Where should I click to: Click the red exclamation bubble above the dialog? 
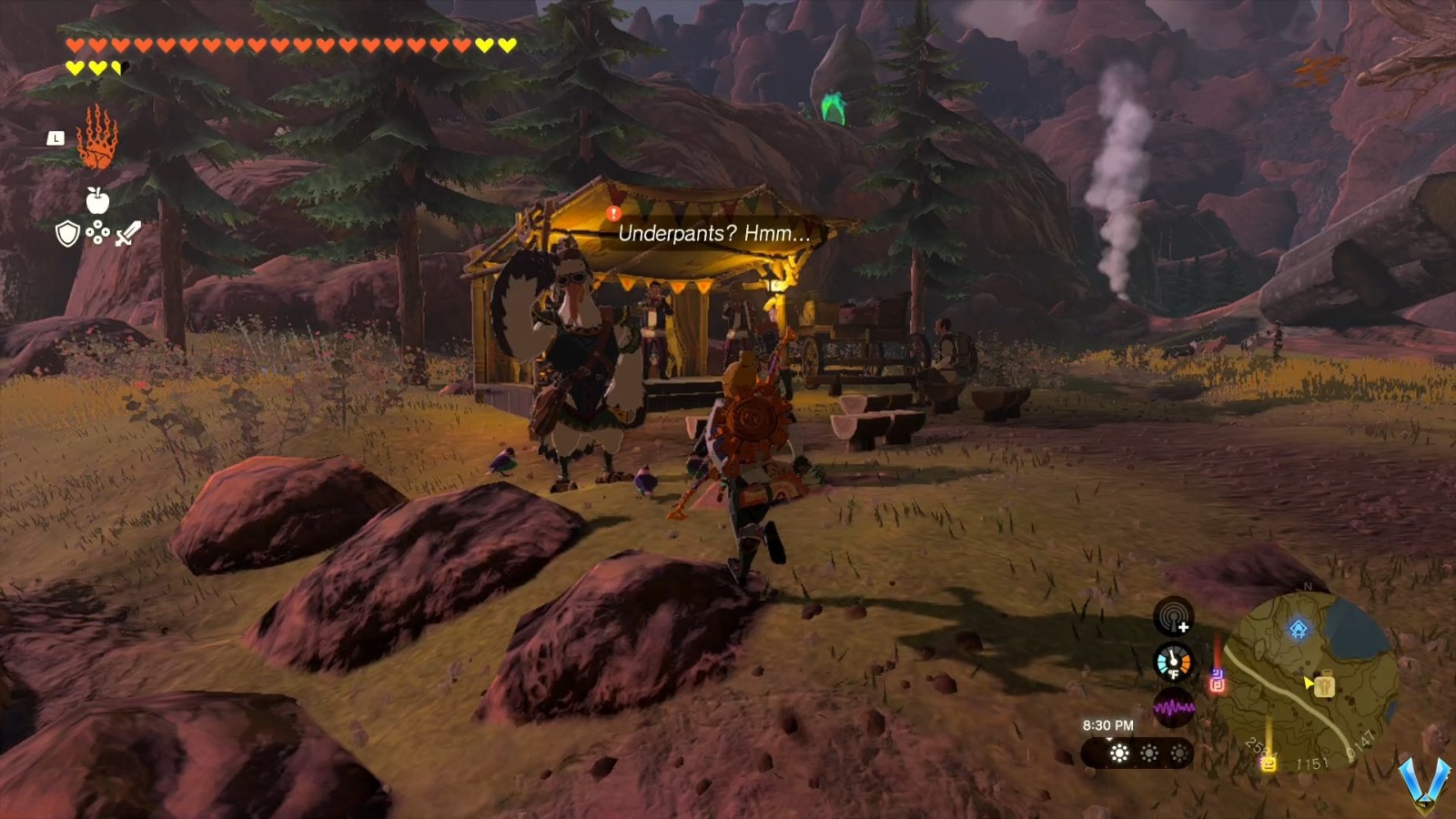click(612, 213)
